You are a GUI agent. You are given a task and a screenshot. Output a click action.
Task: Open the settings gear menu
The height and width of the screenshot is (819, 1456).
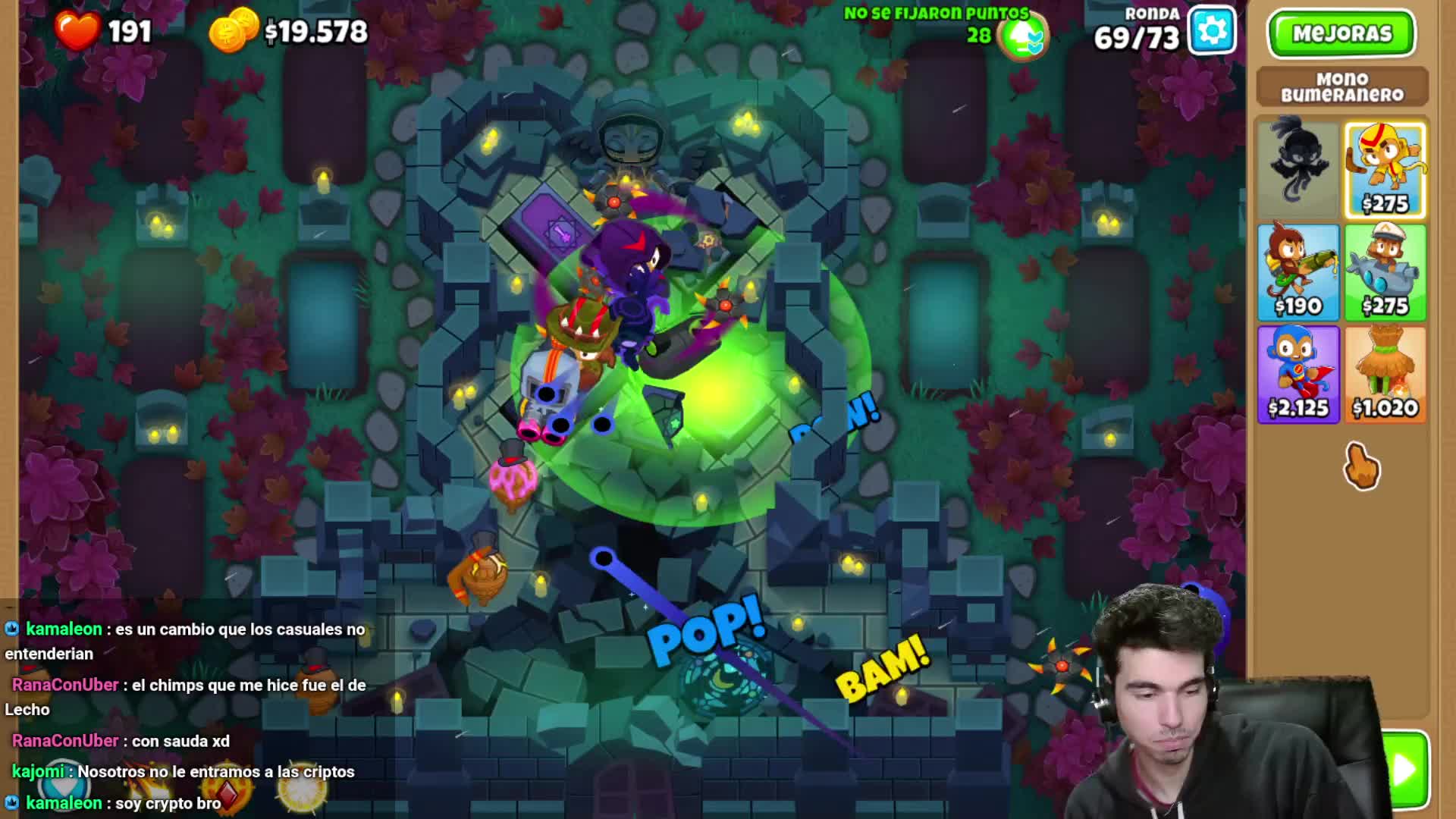pyautogui.click(x=1211, y=31)
